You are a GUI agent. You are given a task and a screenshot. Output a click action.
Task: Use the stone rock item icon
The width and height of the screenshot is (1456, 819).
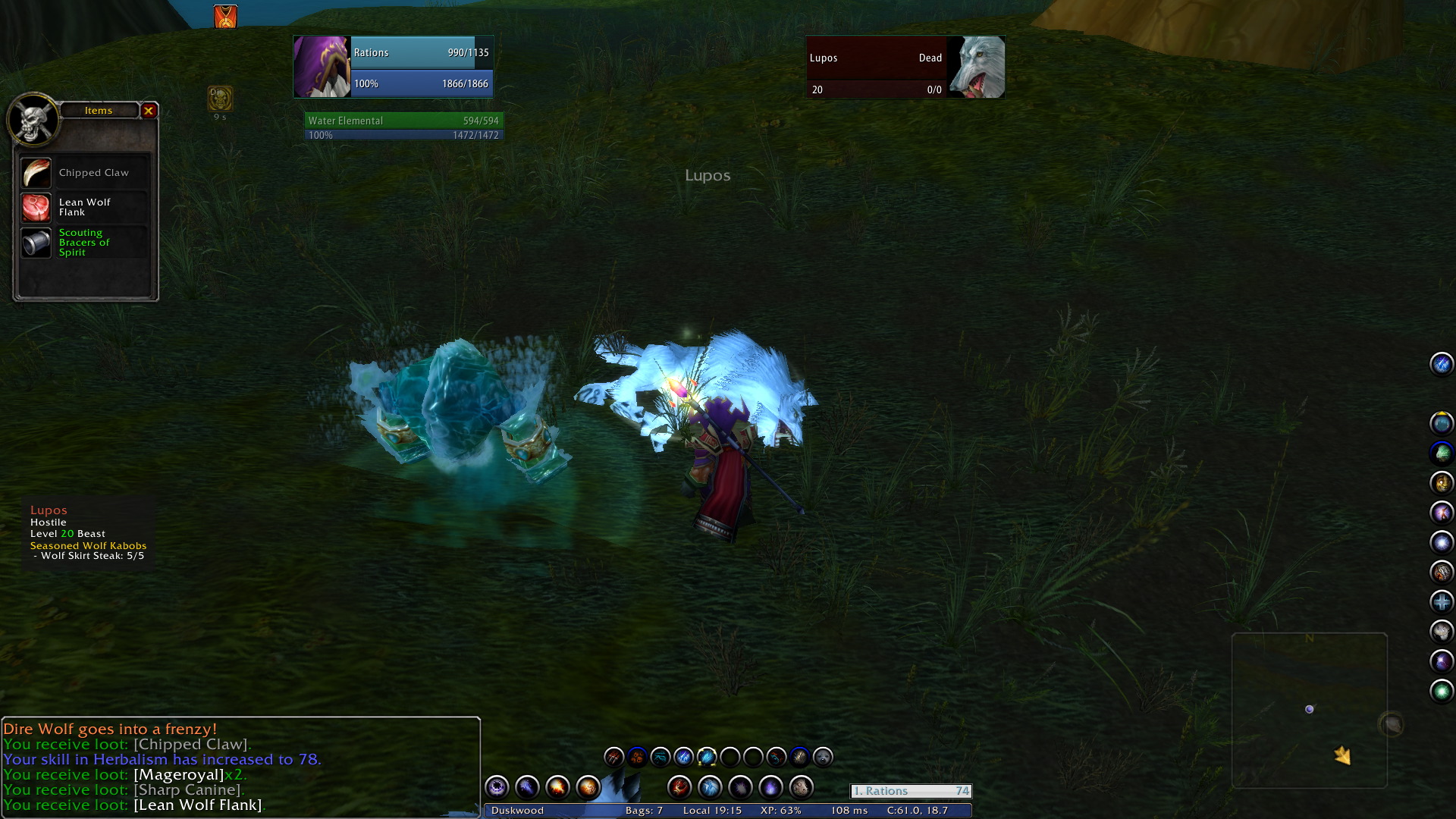point(801,788)
